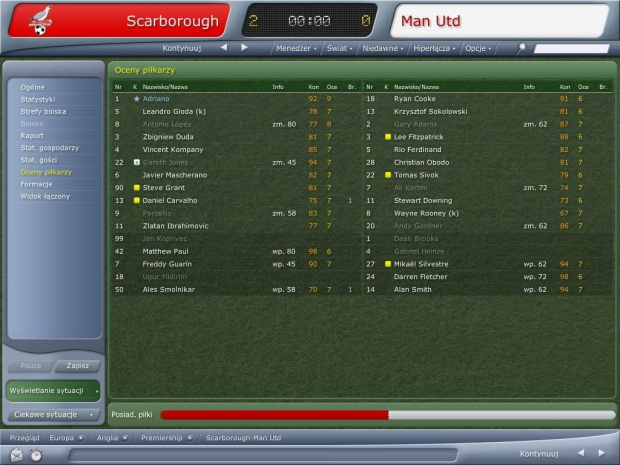The height and width of the screenshot is (465, 620).
Task: Open the Opcje dropdown menu
Action: [476, 47]
